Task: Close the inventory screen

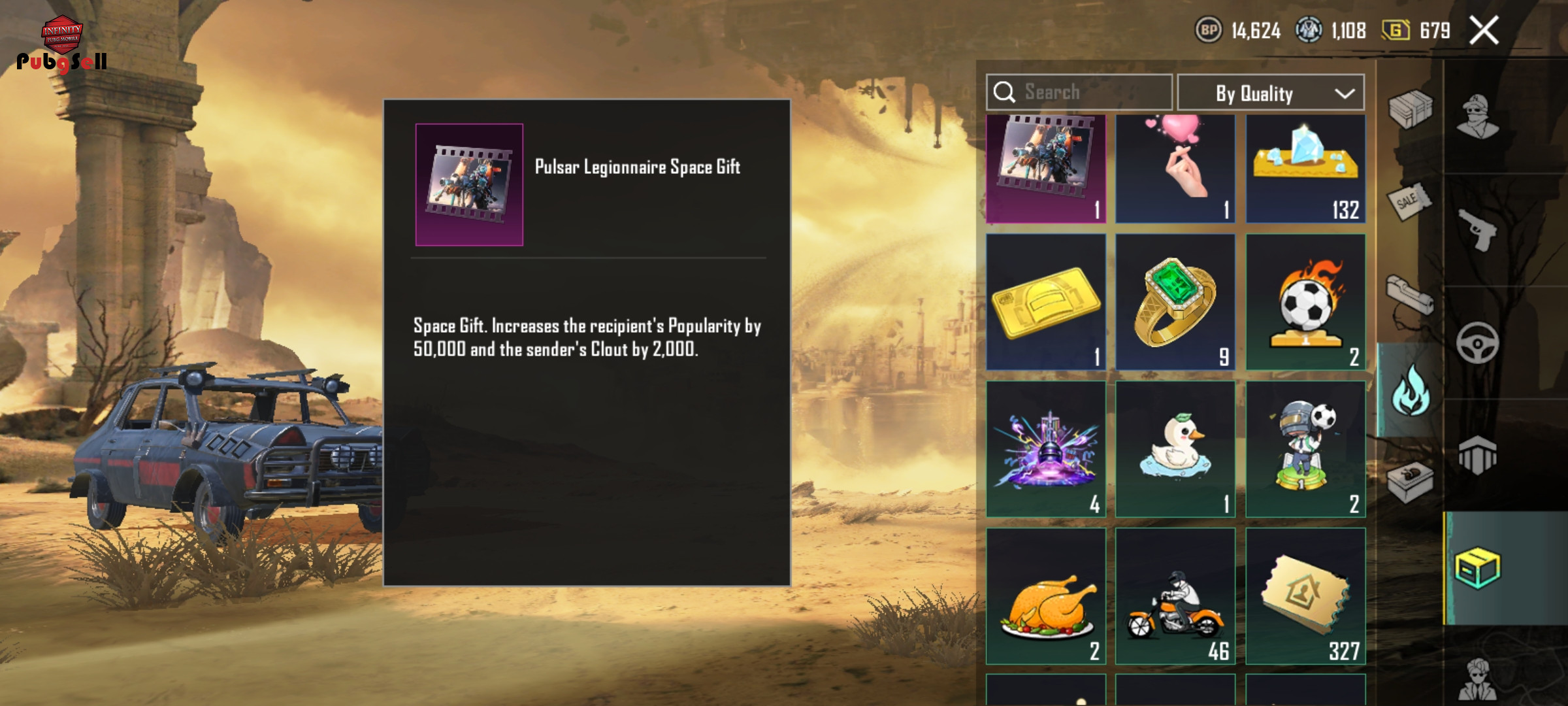Action: pos(1484,31)
